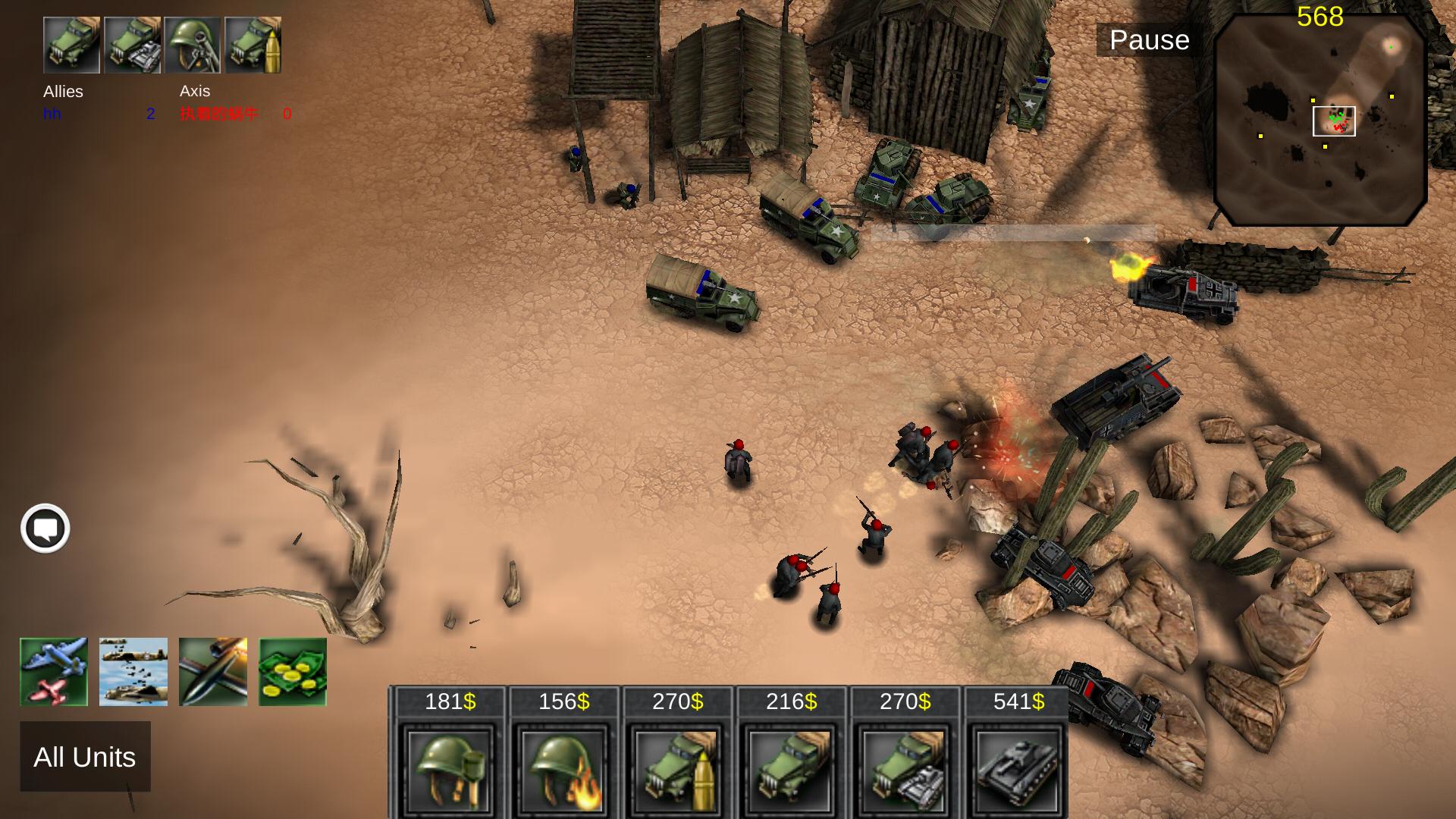Screen dimensions: 1456x819
Task: Click the truck-with-tank icon in top bar
Action: point(133,45)
